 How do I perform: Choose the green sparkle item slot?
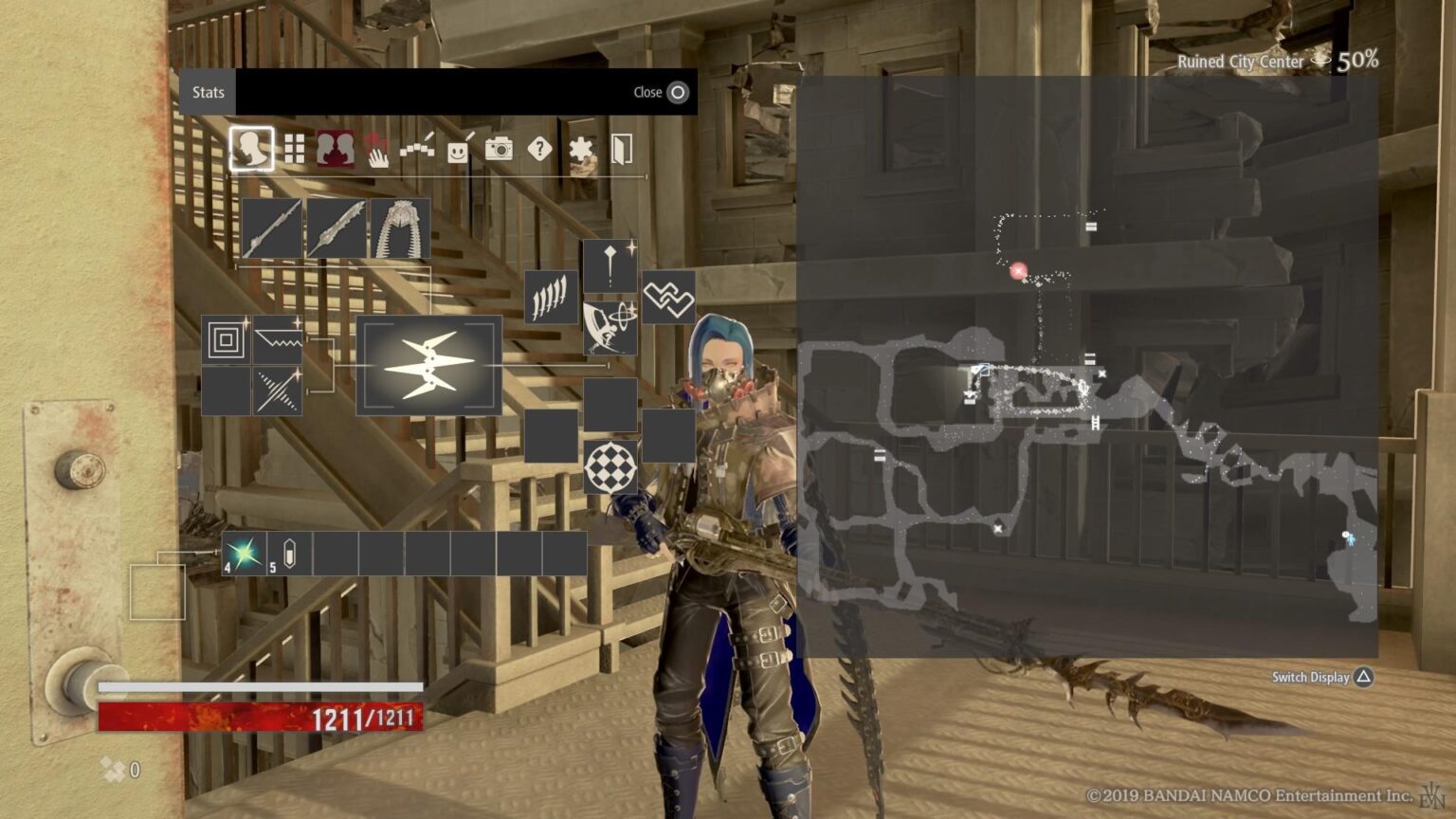click(244, 554)
